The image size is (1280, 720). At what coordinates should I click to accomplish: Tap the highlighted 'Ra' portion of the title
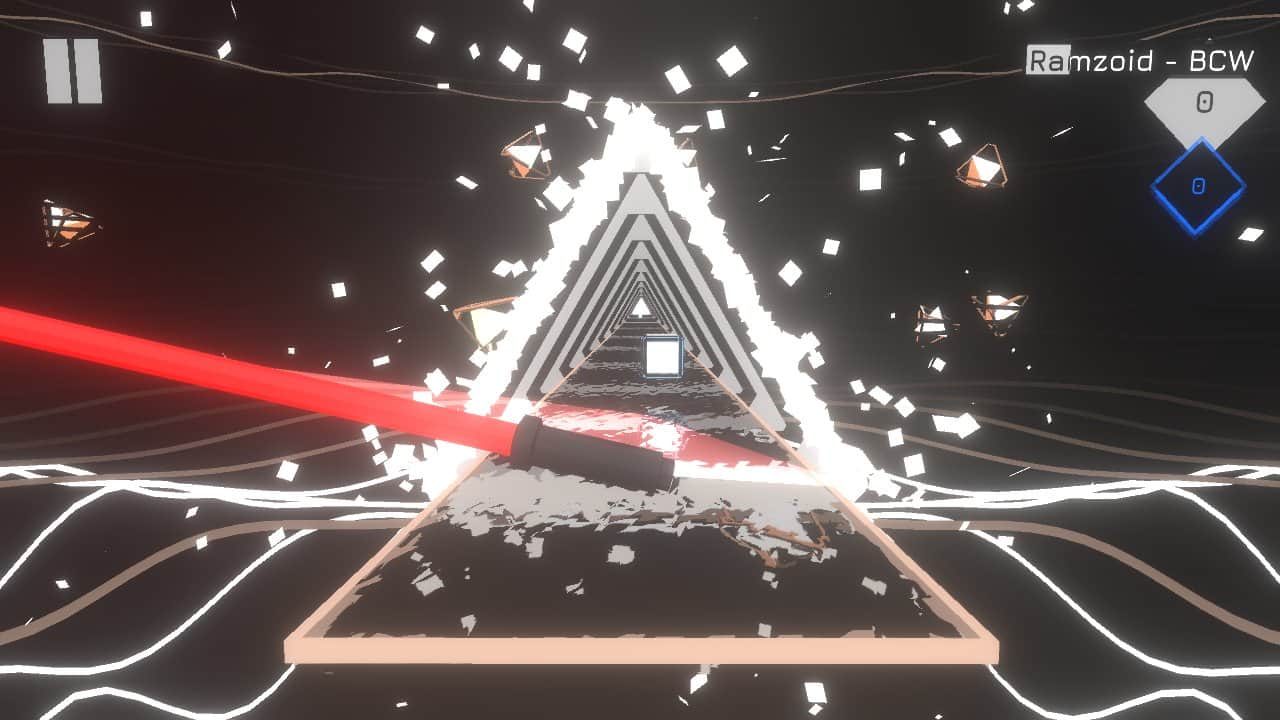(1046, 58)
